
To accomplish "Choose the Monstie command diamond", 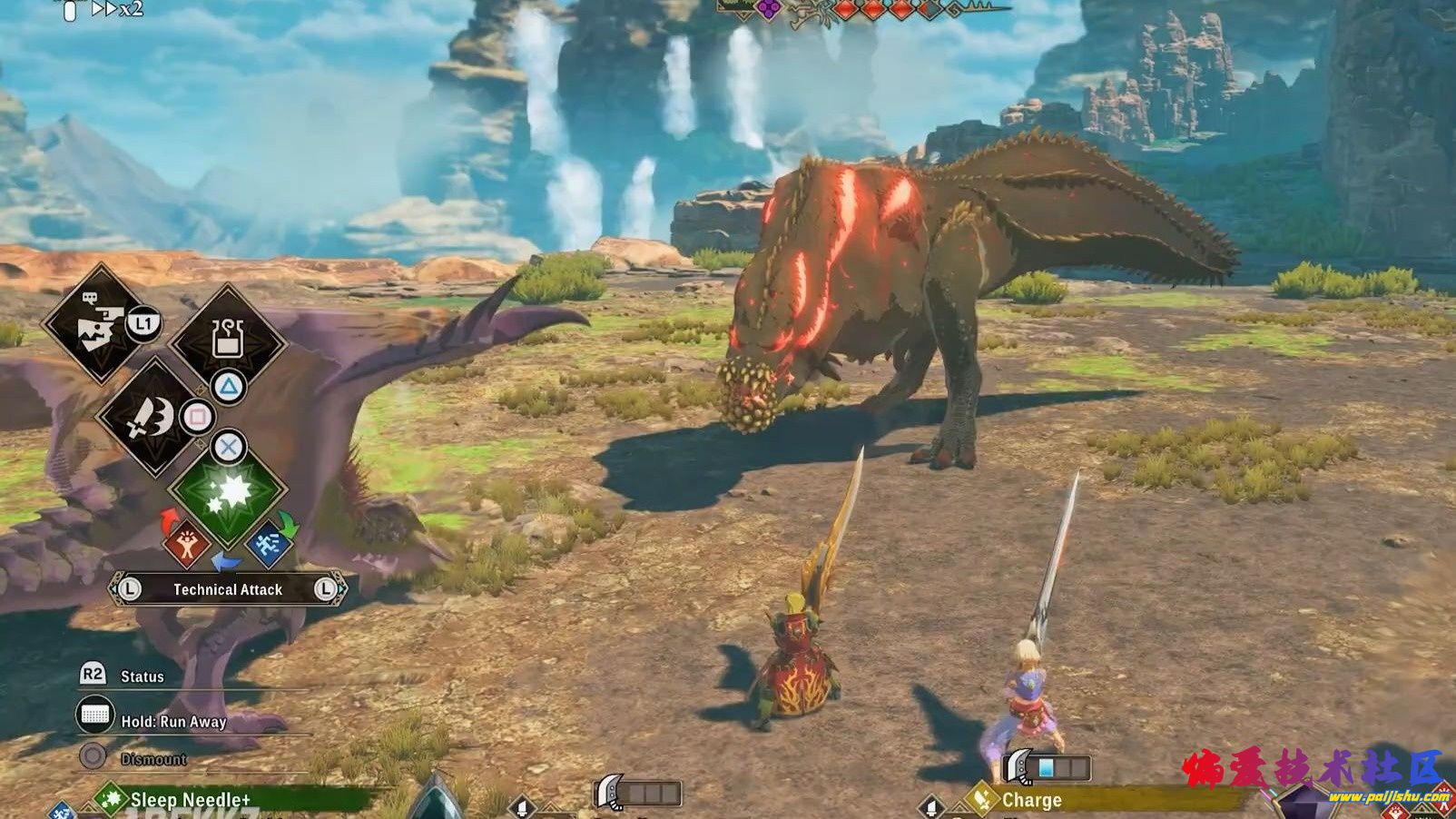I will coord(98,324).
